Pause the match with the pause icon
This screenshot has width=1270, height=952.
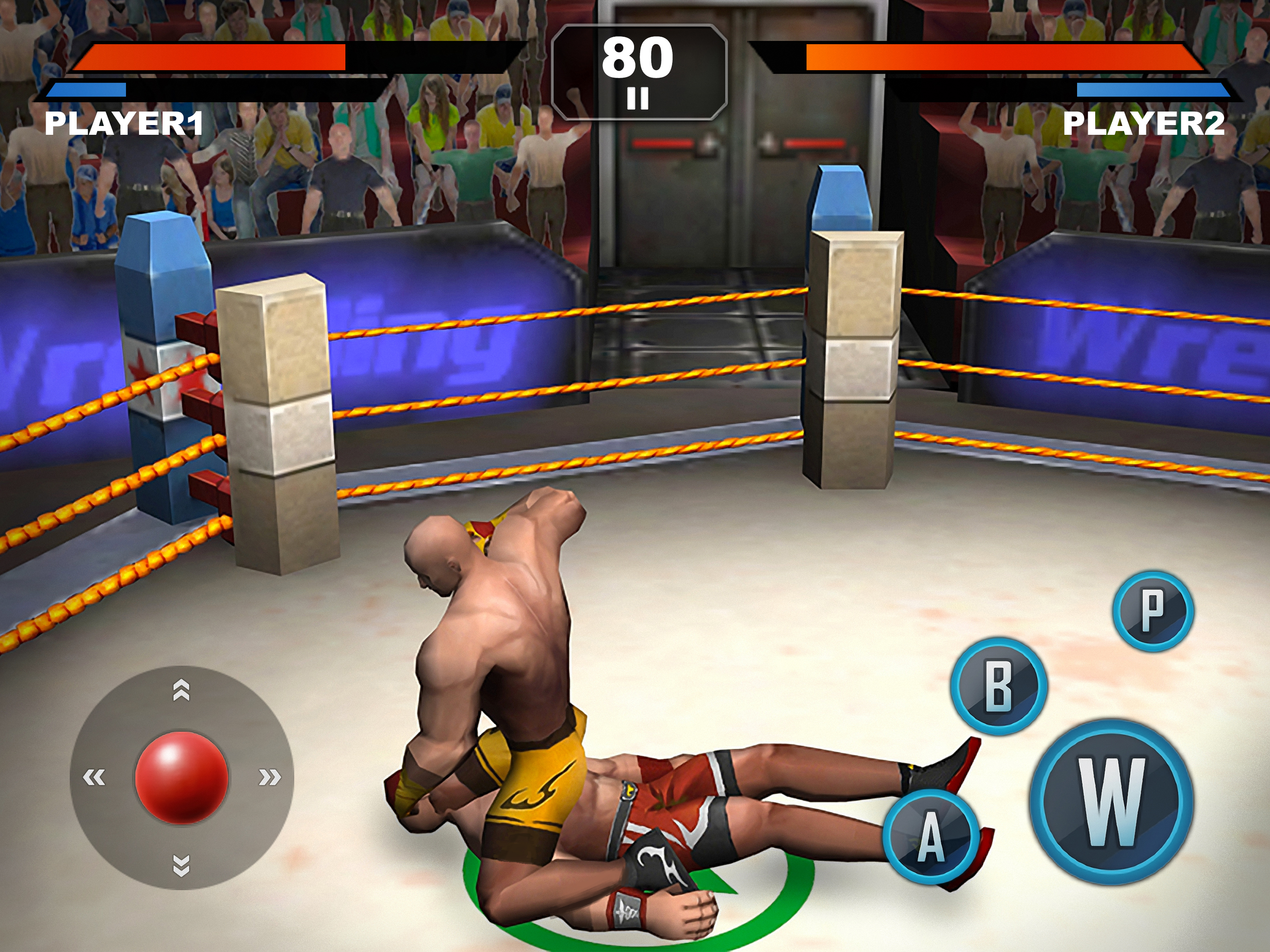[x=637, y=98]
